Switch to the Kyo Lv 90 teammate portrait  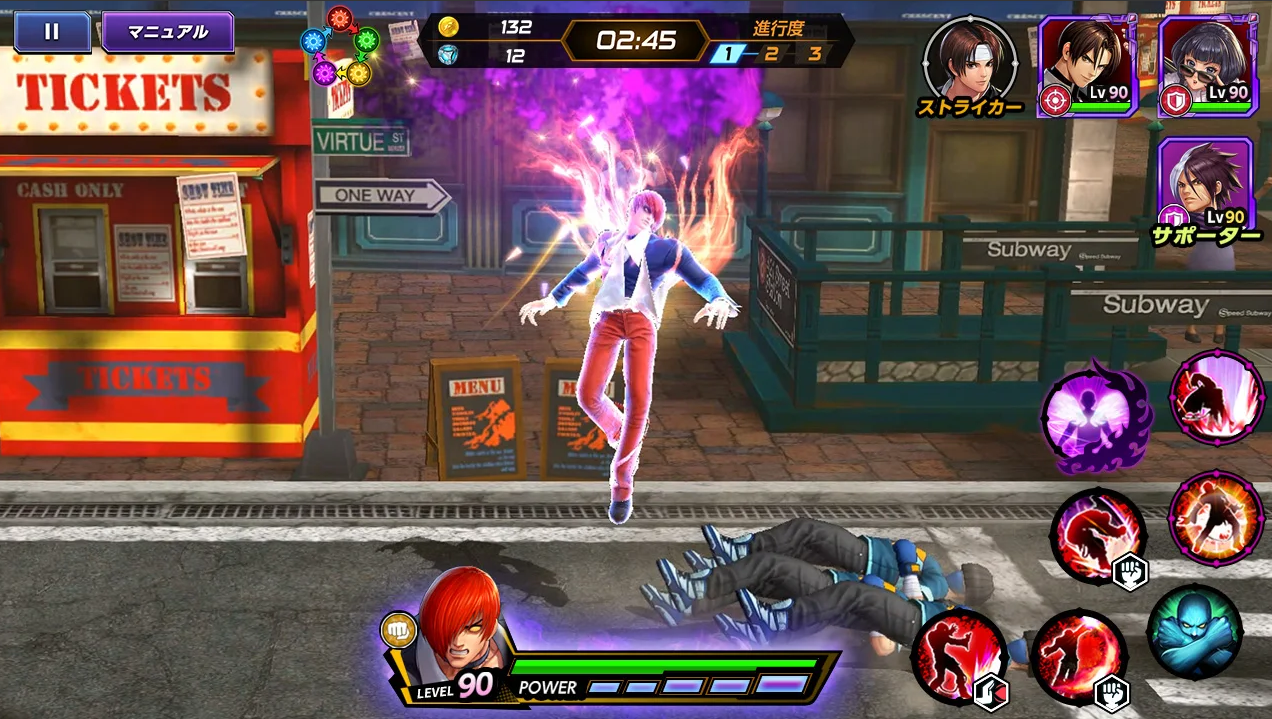(1088, 65)
